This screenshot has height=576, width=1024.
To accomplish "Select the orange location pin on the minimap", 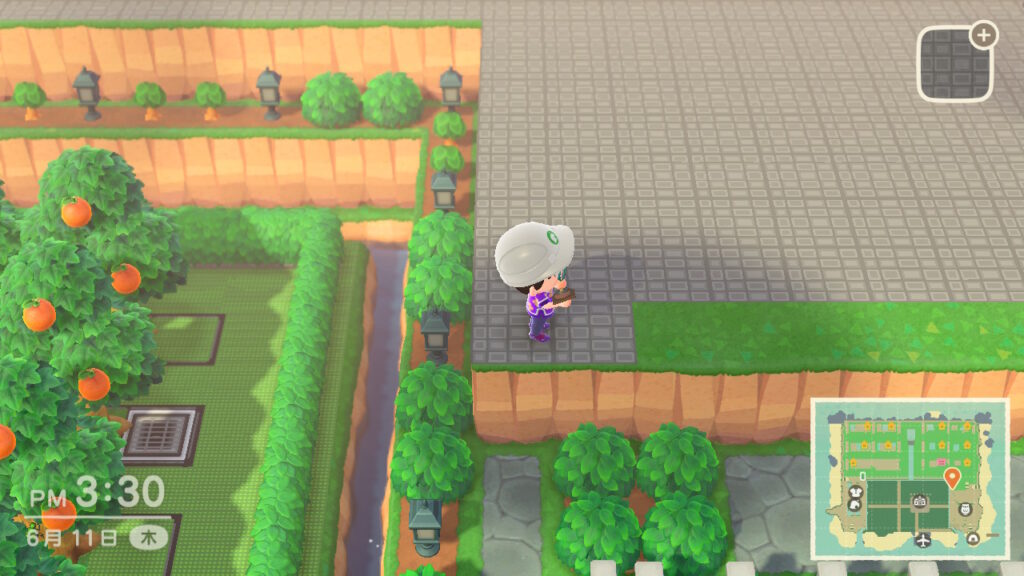I will point(952,477).
